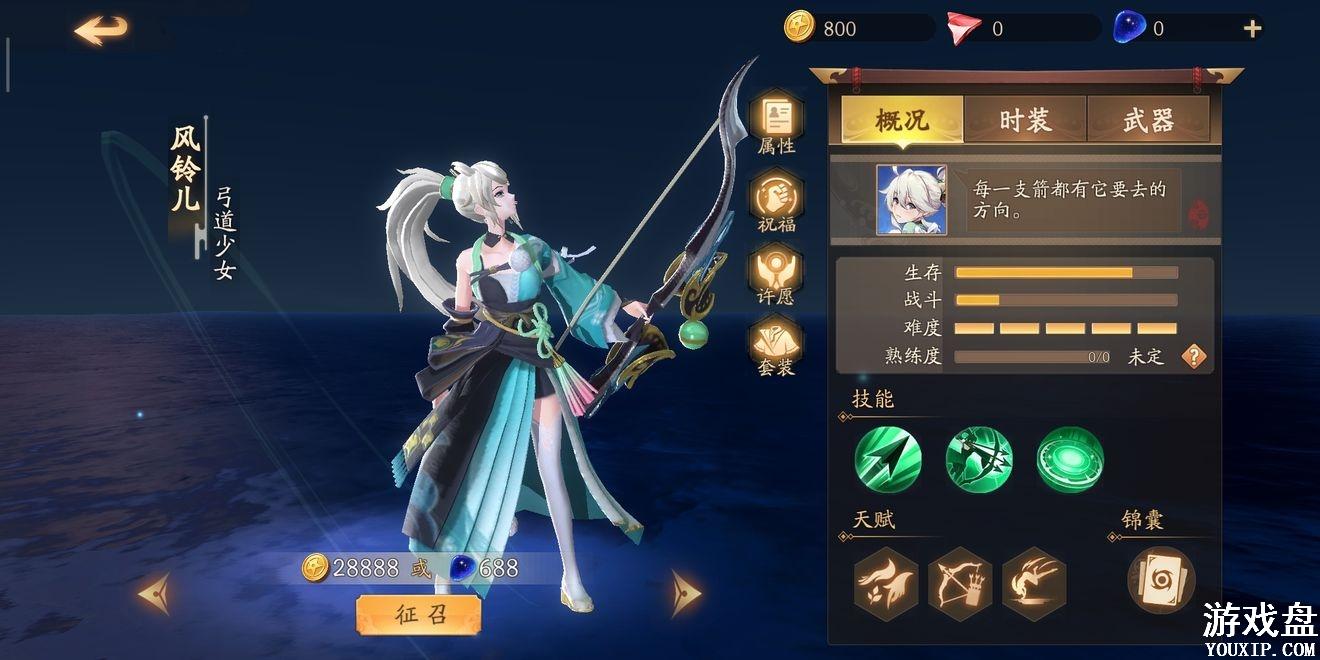The image size is (1320, 660).
Task: Go back with the arrow button
Action: pyautogui.click(x=101, y=30)
